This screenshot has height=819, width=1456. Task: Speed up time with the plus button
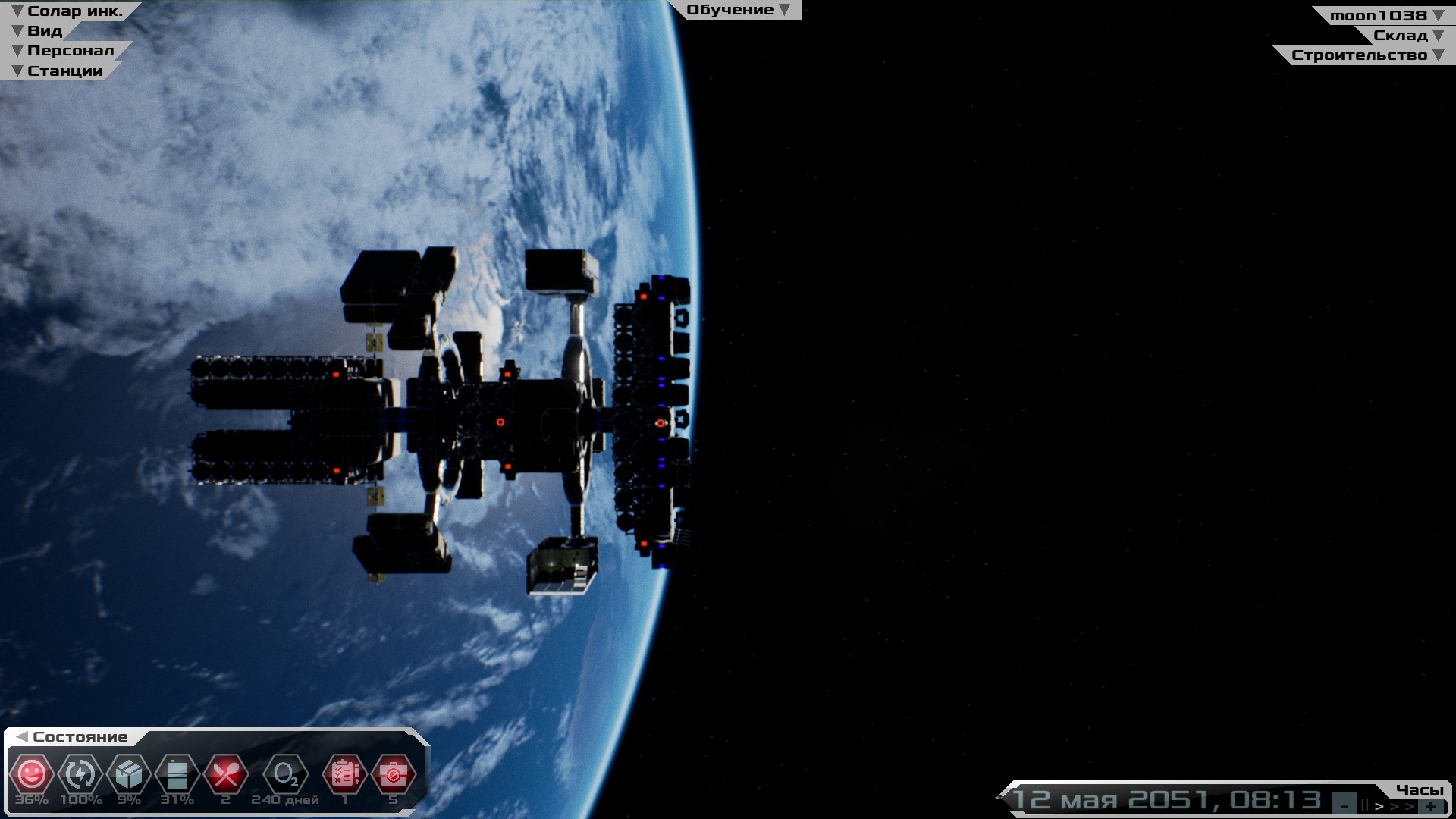[1430, 805]
